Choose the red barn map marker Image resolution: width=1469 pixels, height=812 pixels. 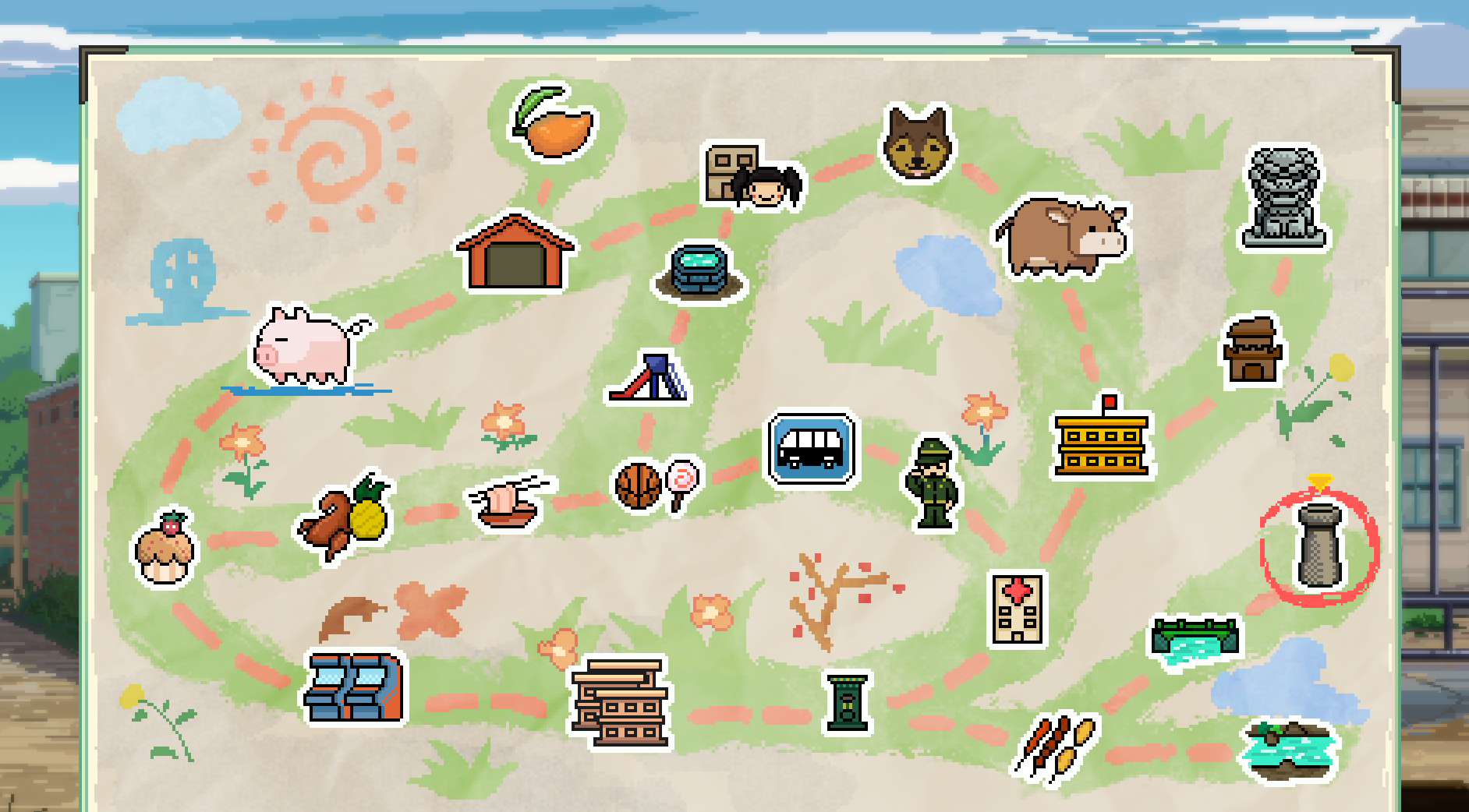[x=515, y=253]
